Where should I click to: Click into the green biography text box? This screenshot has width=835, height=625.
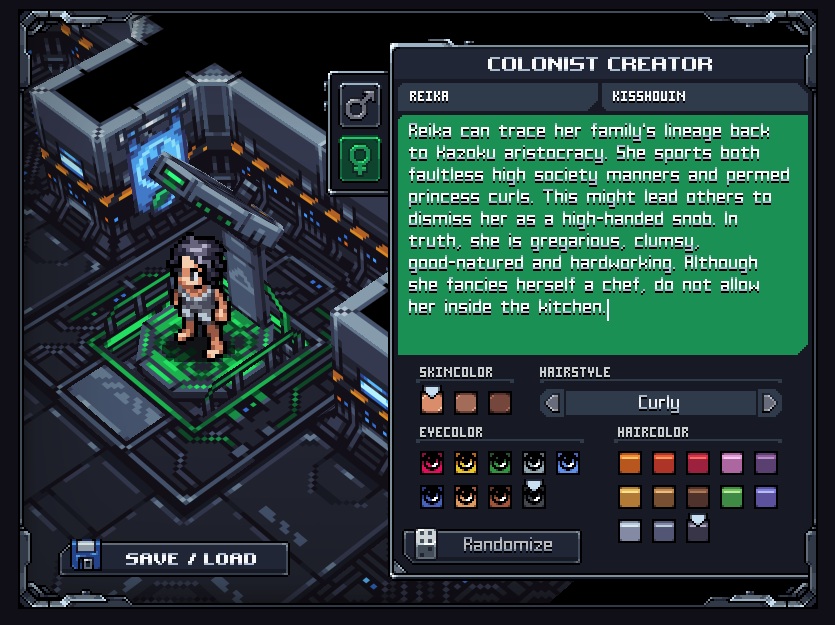602,235
